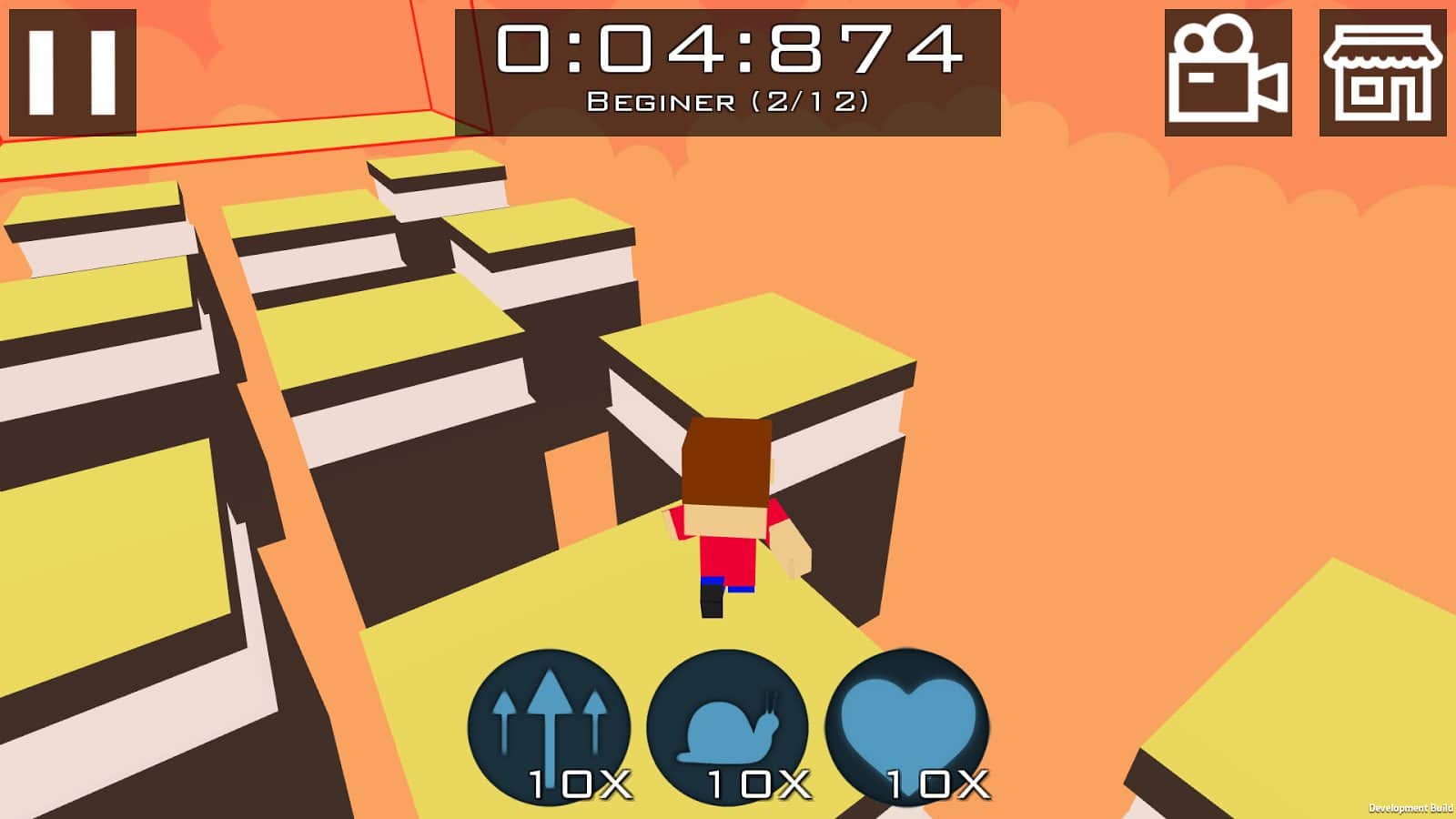Activate the triple-arrow jump boost power-up

click(549, 728)
